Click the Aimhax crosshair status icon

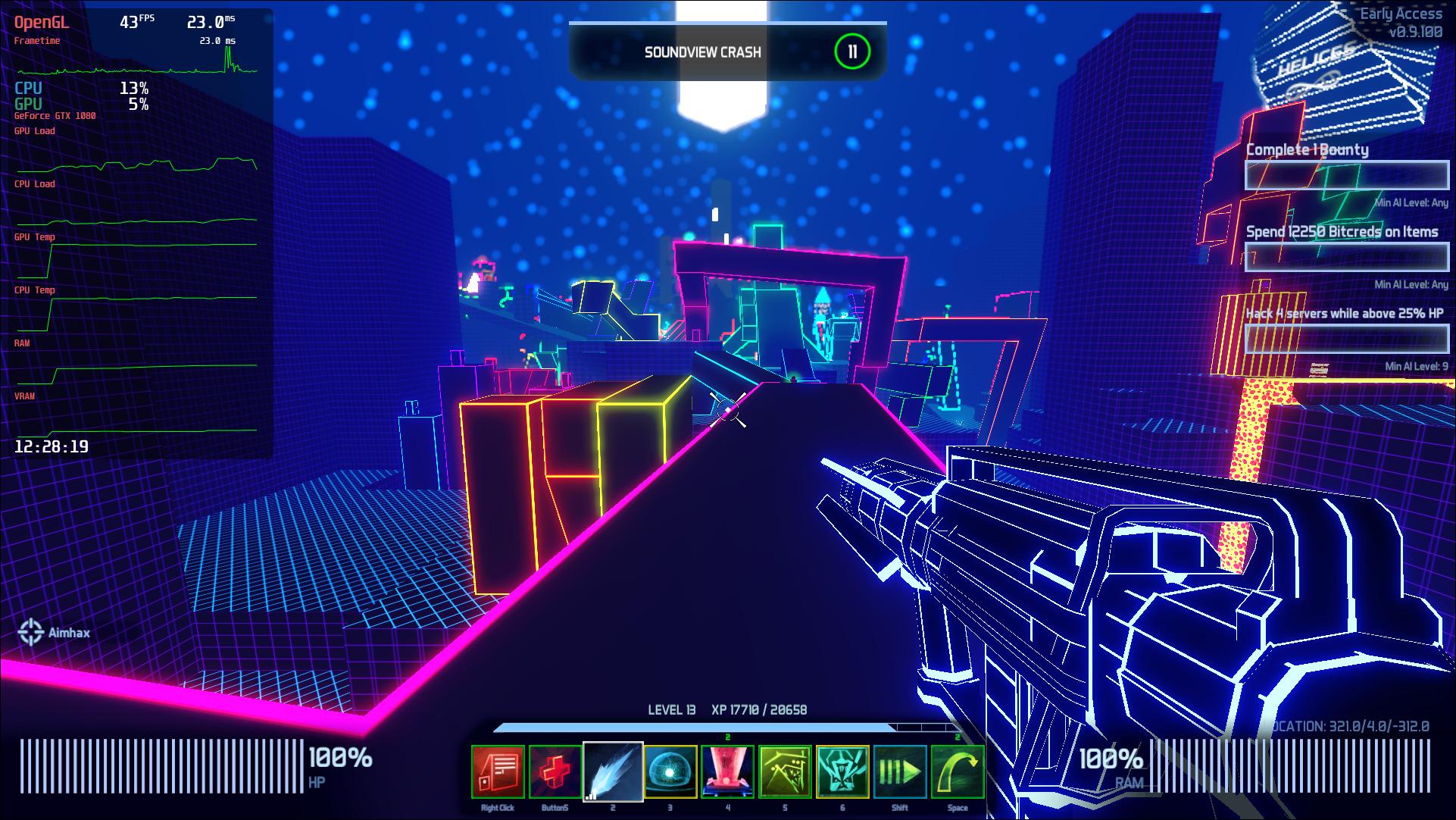click(x=31, y=632)
